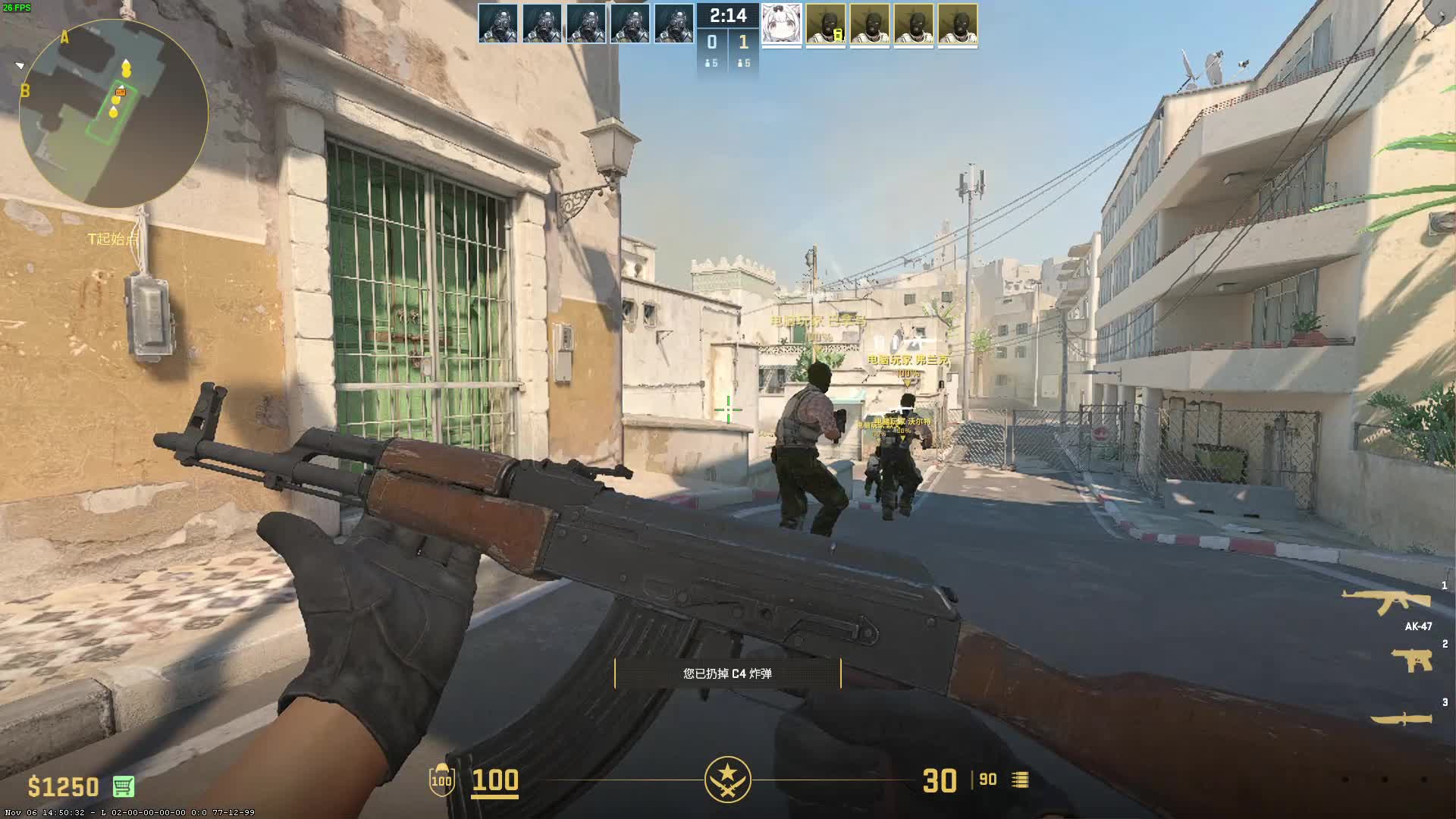Open the buy menu cart icon
The image size is (1456, 819).
coord(124,786)
